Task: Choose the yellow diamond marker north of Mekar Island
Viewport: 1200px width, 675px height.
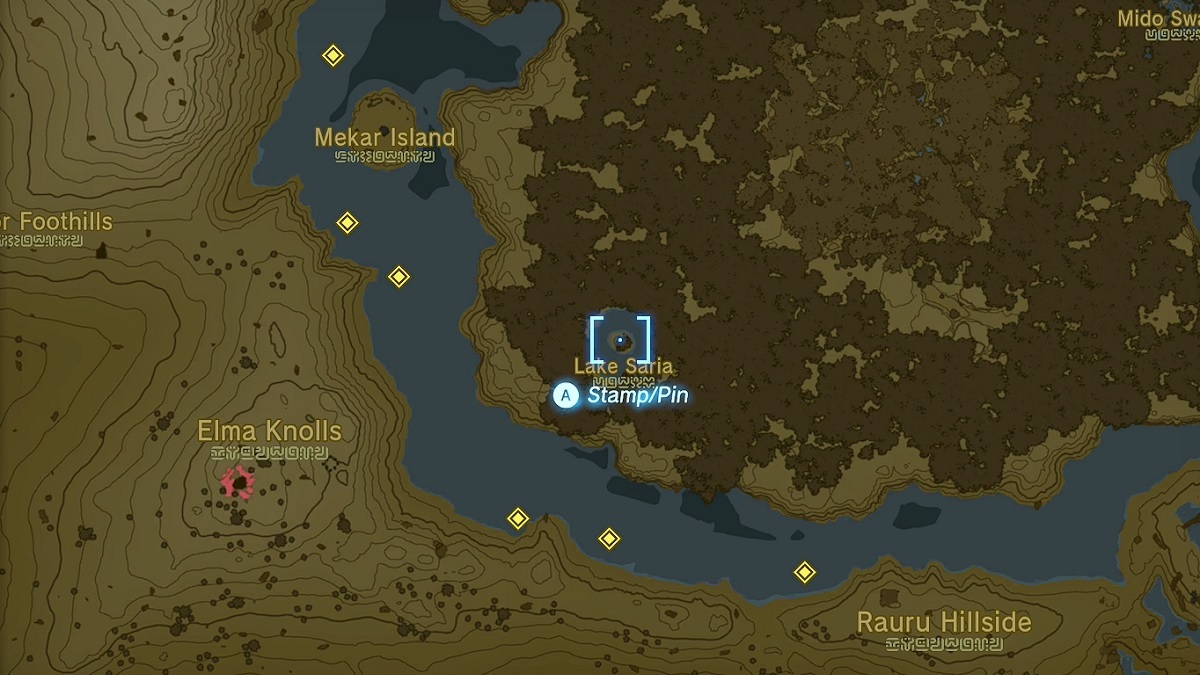Action: pyautogui.click(x=333, y=56)
